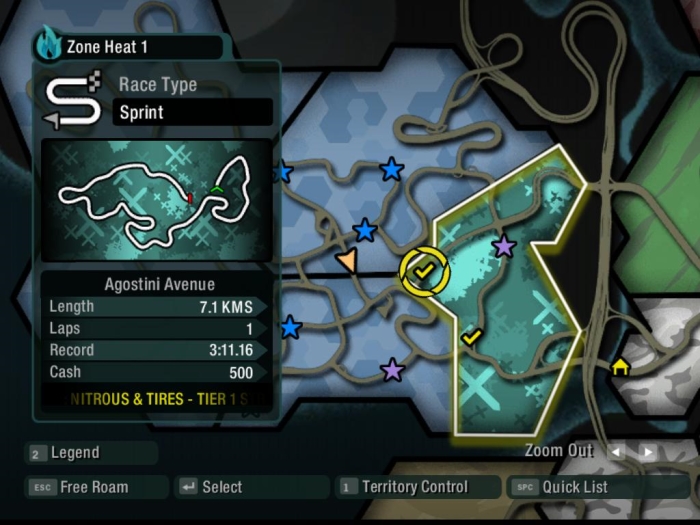Click the orange player arrow marker
The width and height of the screenshot is (700, 525).
point(347,262)
